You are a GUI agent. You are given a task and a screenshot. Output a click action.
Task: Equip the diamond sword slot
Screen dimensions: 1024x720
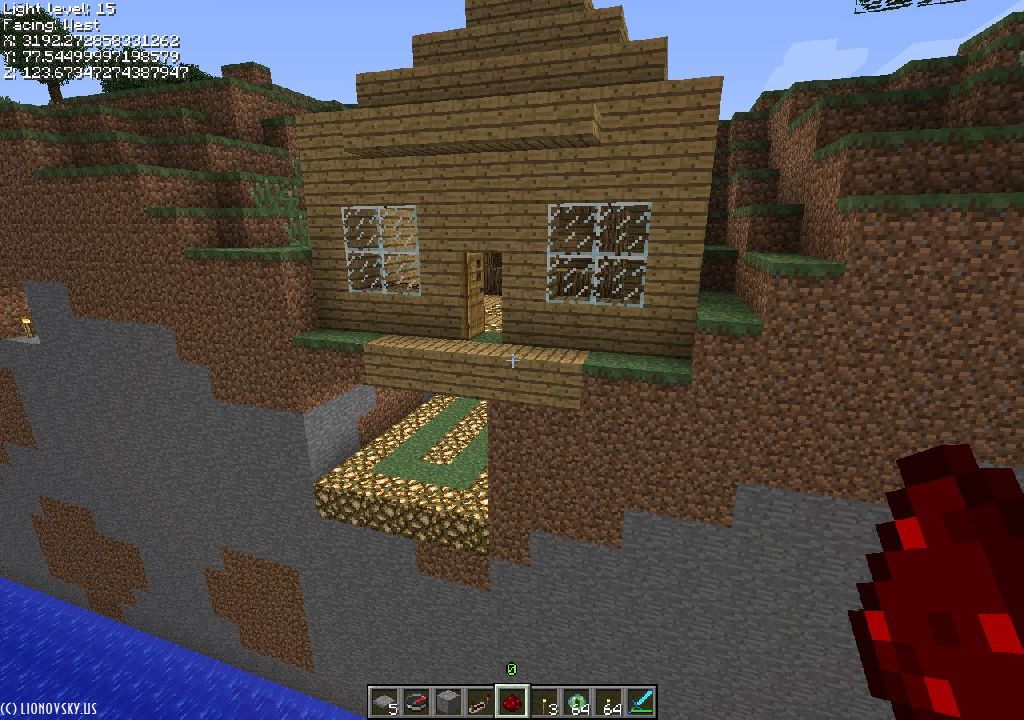pos(640,701)
